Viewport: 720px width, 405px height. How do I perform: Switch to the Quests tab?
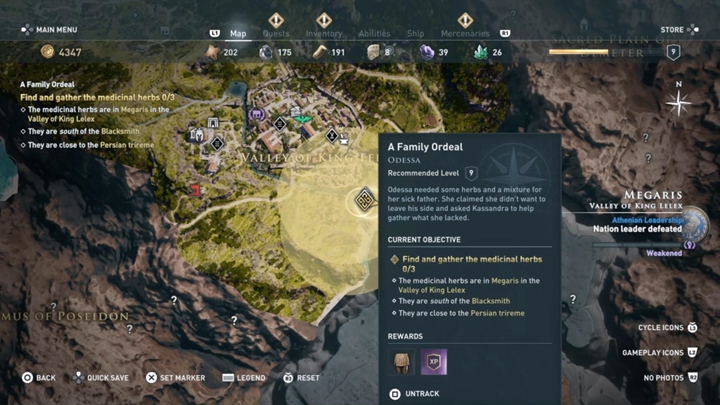click(276, 33)
